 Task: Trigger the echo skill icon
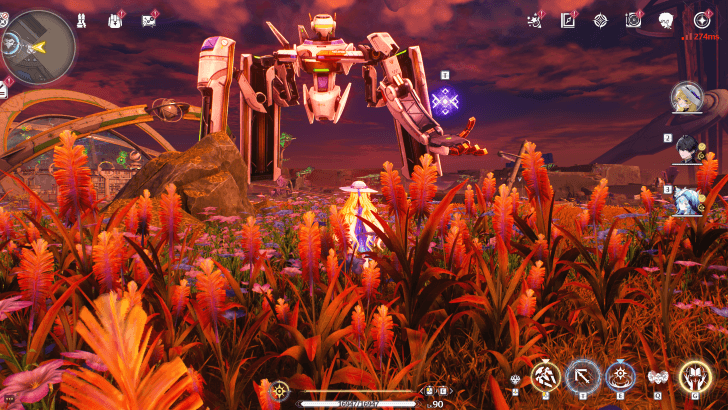click(657, 377)
